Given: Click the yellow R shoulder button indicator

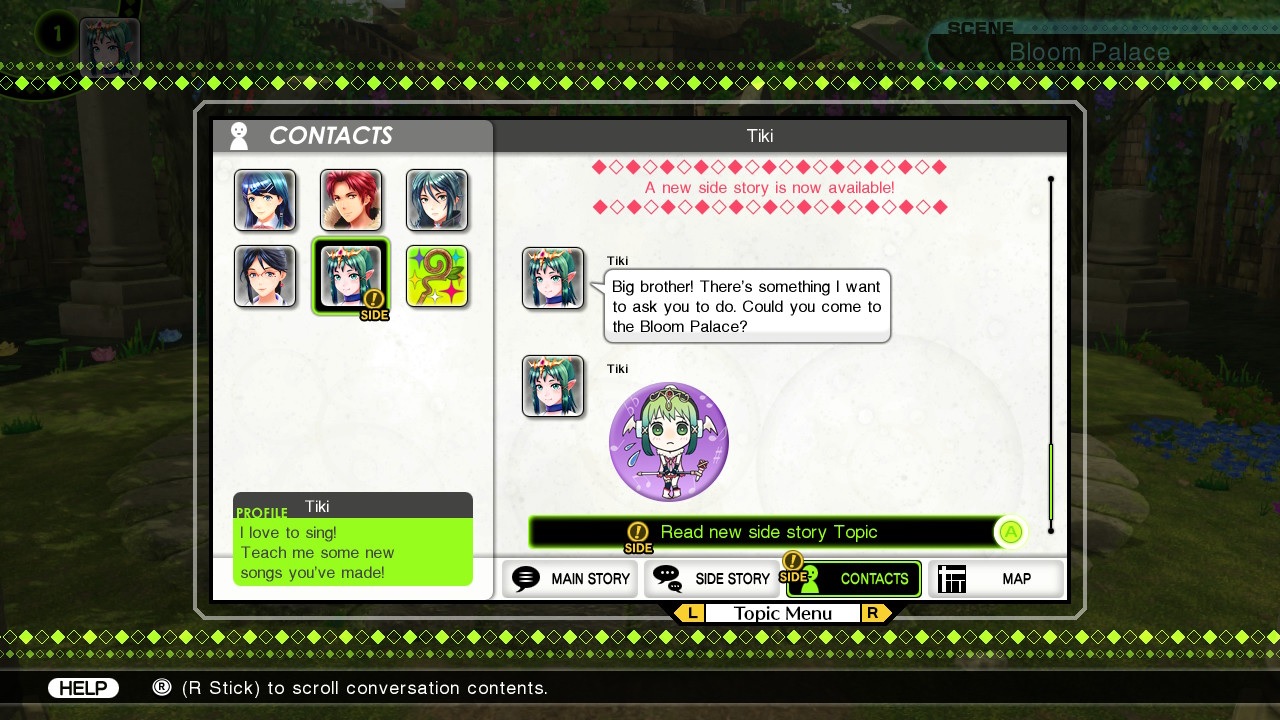Looking at the screenshot, I should pos(873,613).
